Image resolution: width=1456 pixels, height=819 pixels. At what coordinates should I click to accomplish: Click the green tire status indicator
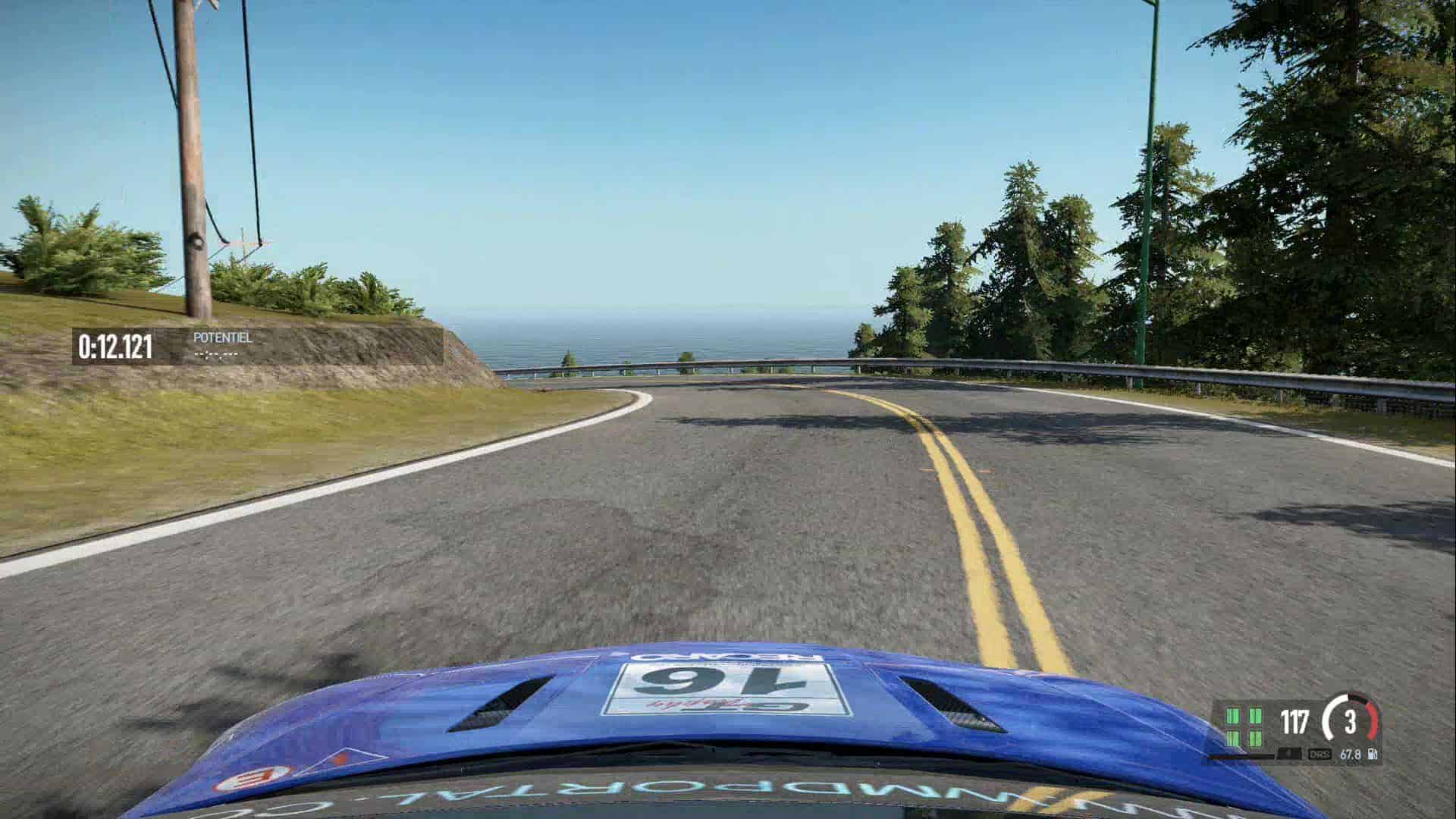(1244, 727)
